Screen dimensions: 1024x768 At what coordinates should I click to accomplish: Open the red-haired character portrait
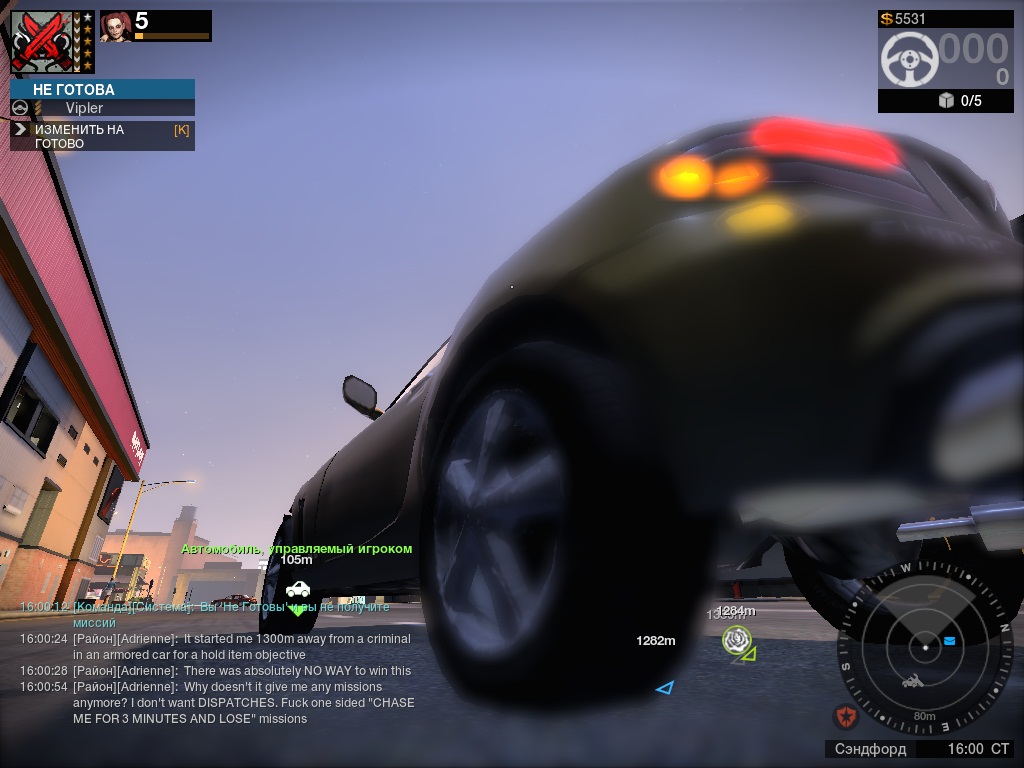pos(115,27)
